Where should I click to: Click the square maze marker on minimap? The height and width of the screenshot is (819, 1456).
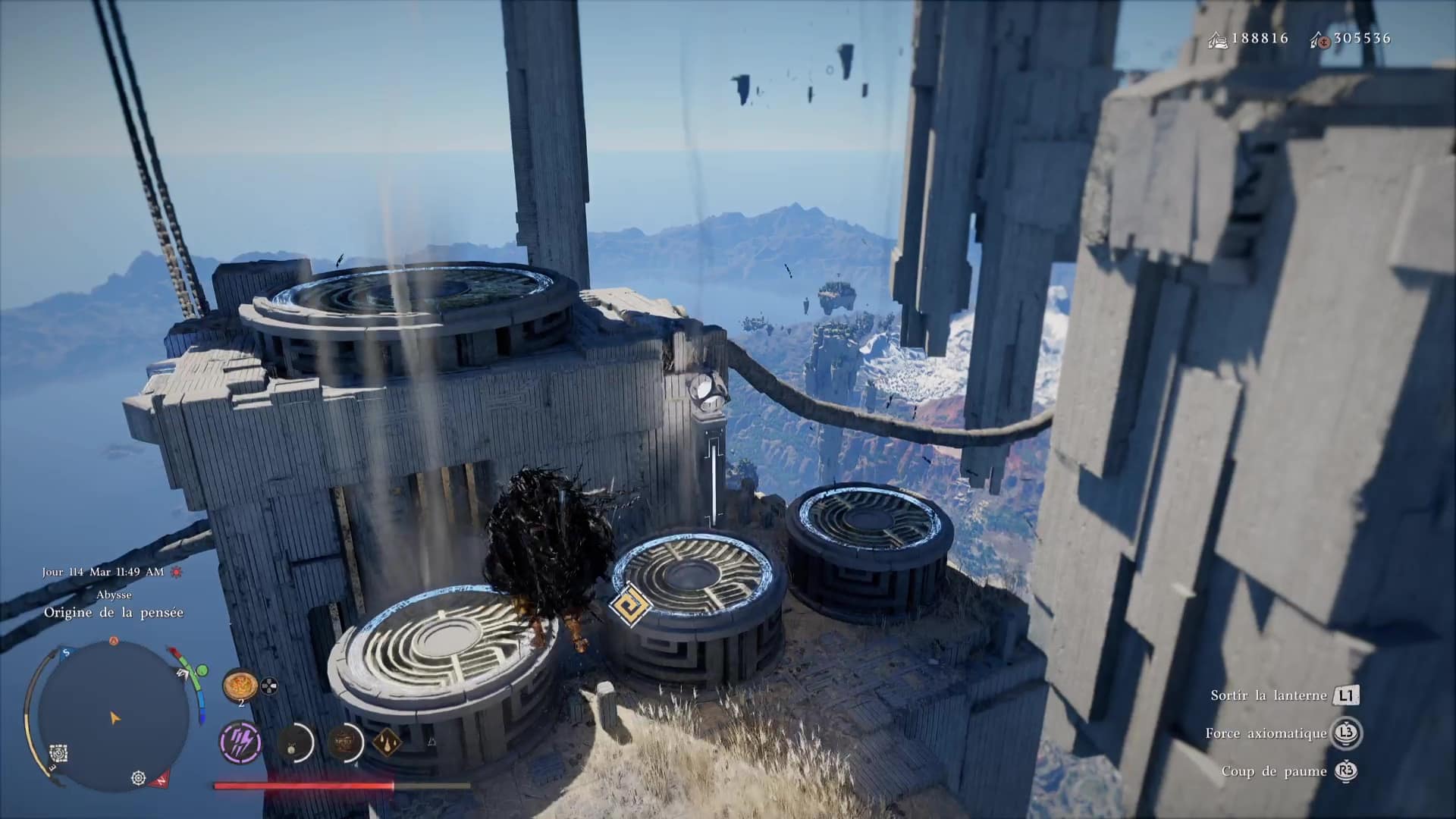[59, 754]
